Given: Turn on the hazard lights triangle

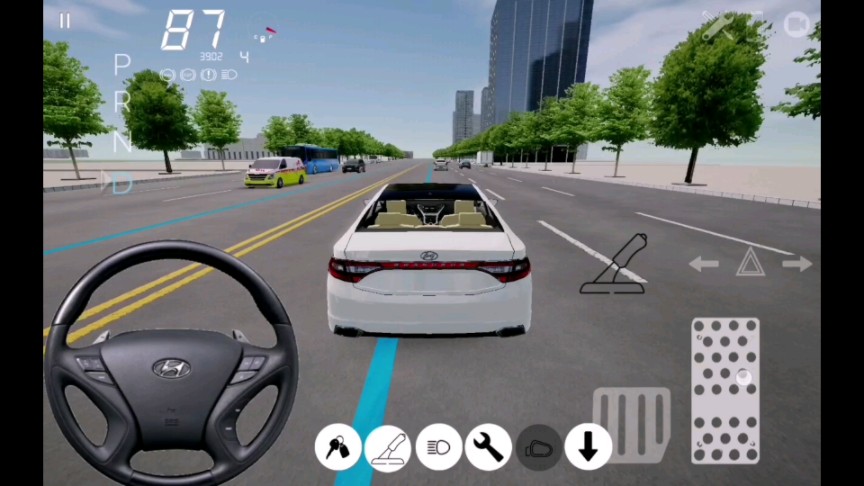Looking at the screenshot, I should (750, 263).
